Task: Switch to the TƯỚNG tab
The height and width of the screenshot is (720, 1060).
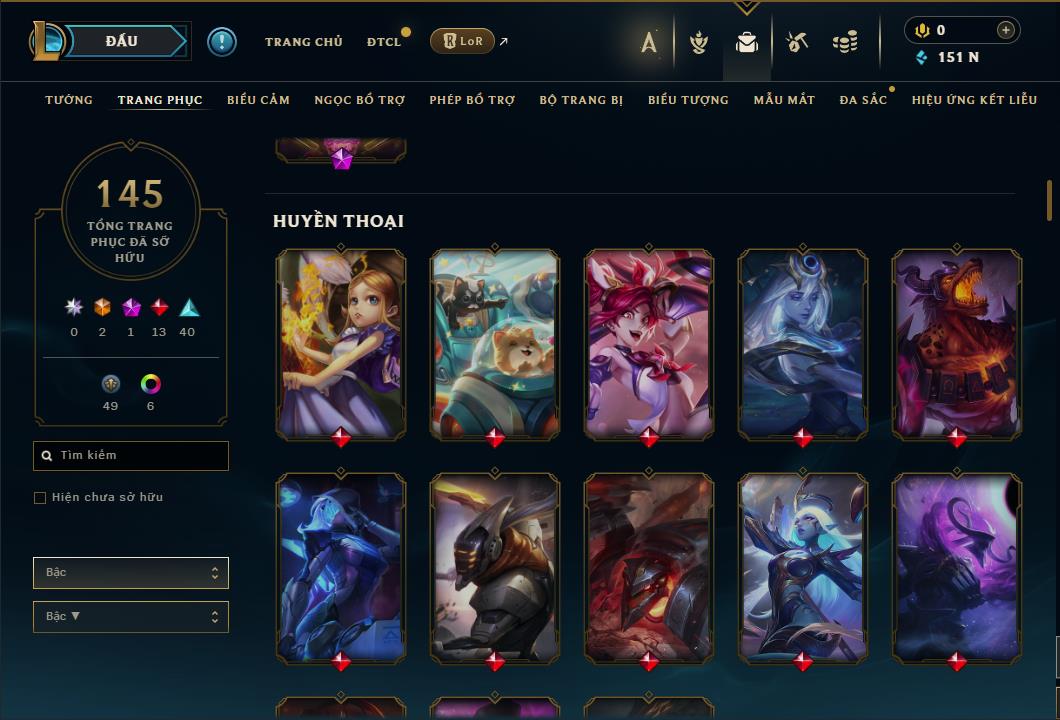Action: 69,100
